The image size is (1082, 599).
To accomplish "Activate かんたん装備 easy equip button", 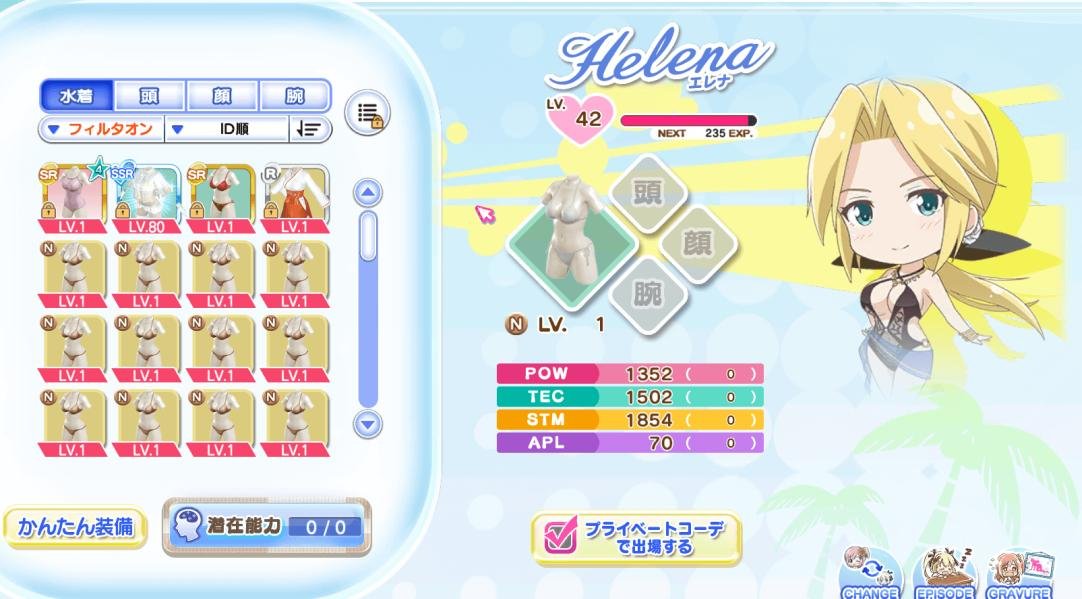I will [75, 527].
